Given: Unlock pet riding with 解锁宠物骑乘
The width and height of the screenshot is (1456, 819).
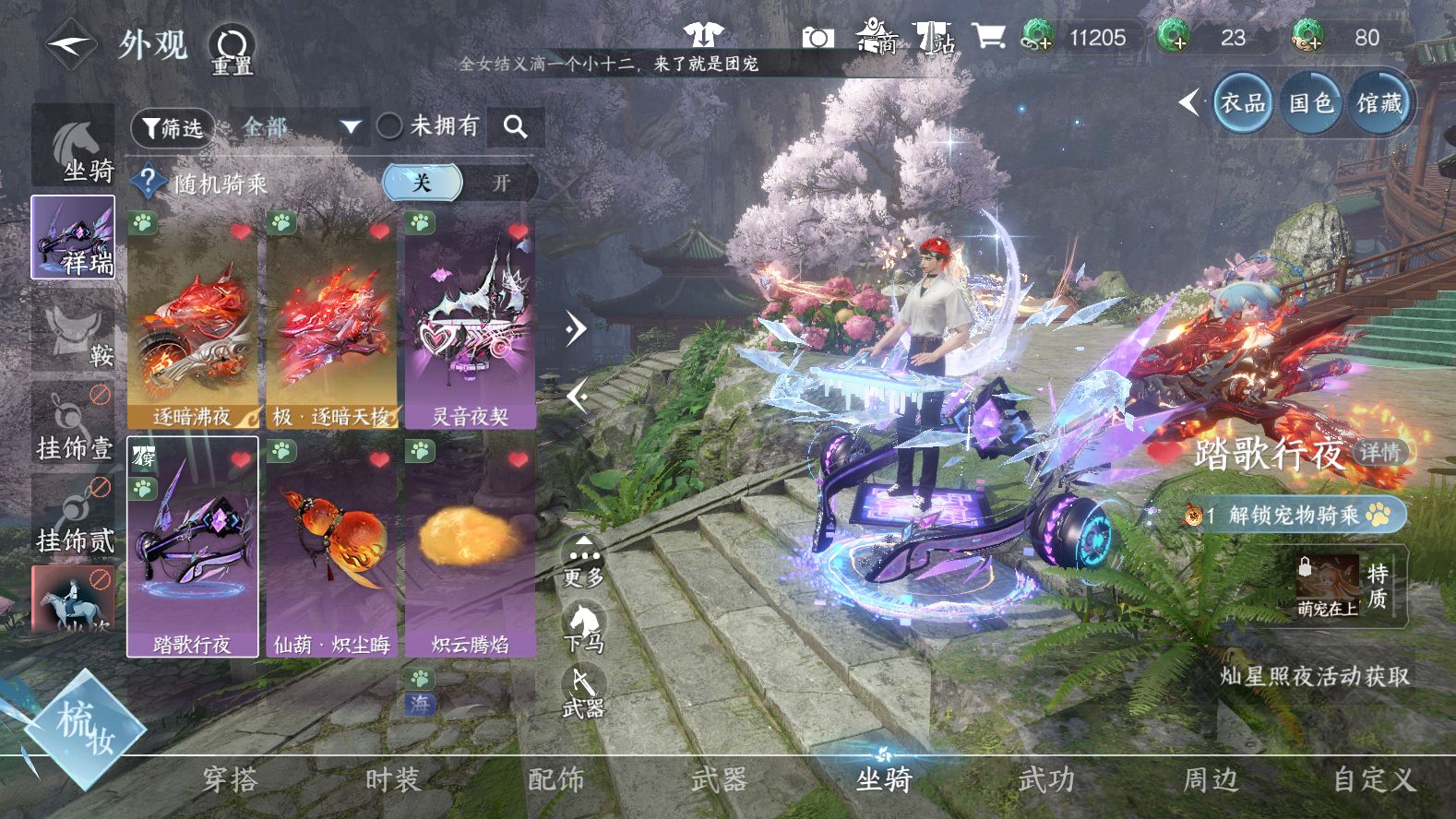Looking at the screenshot, I should 1295,515.
